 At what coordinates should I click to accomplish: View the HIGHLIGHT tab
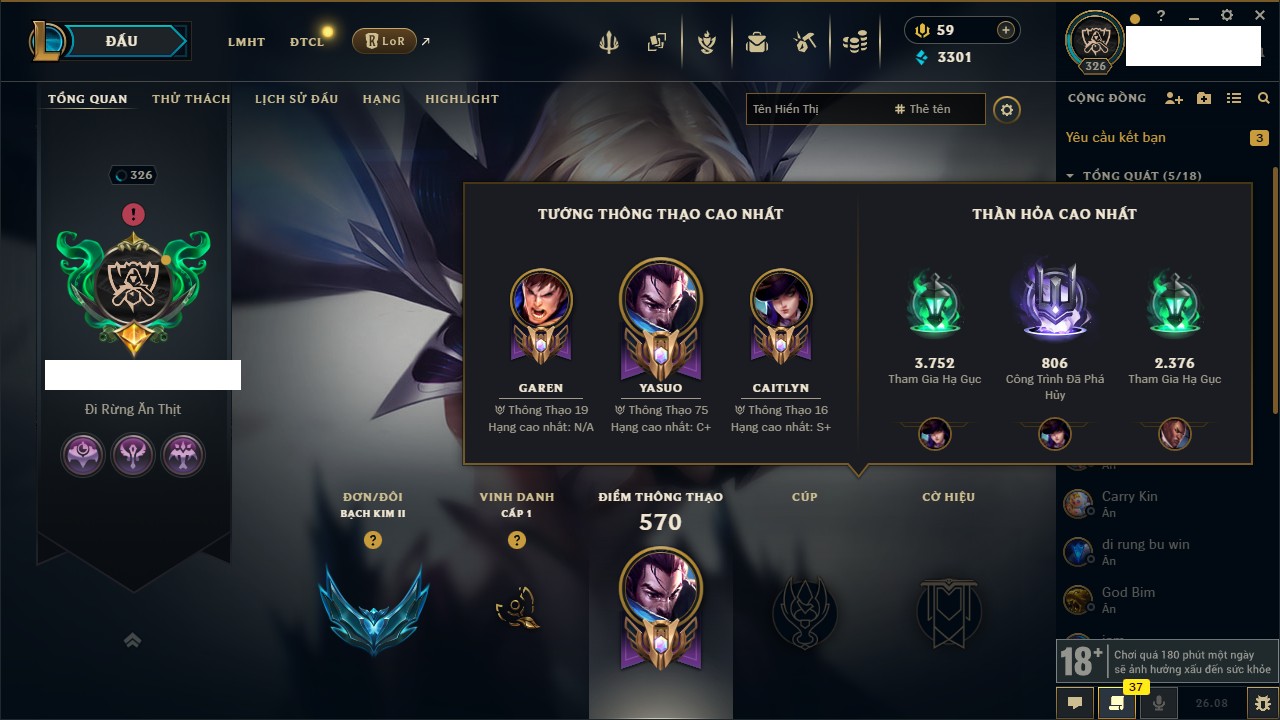click(461, 99)
